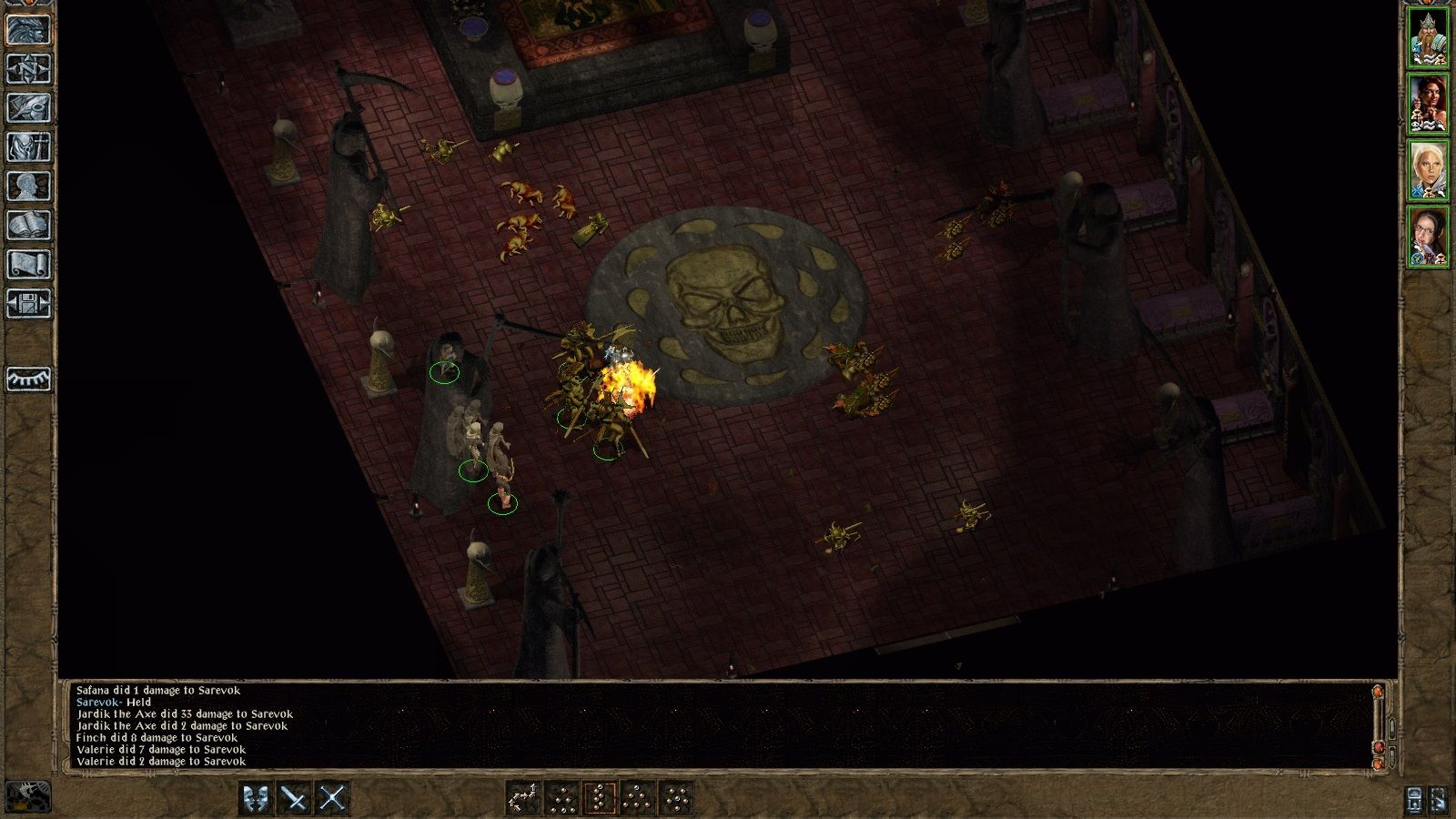Open the priest scroll icon
The image size is (1456, 819).
click(x=28, y=264)
